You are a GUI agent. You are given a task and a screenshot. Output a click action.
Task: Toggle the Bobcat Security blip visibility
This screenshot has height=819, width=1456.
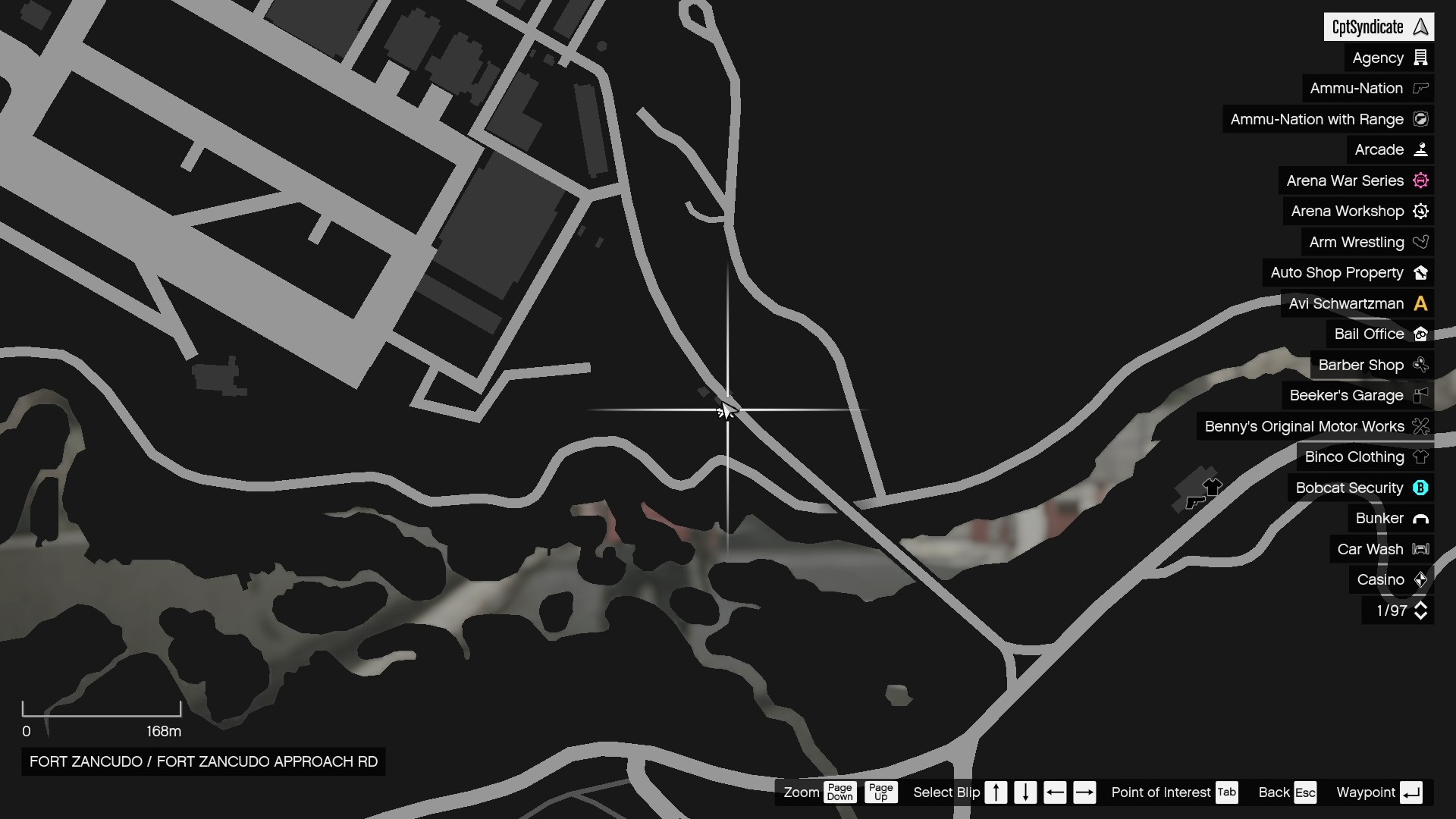click(1360, 488)
